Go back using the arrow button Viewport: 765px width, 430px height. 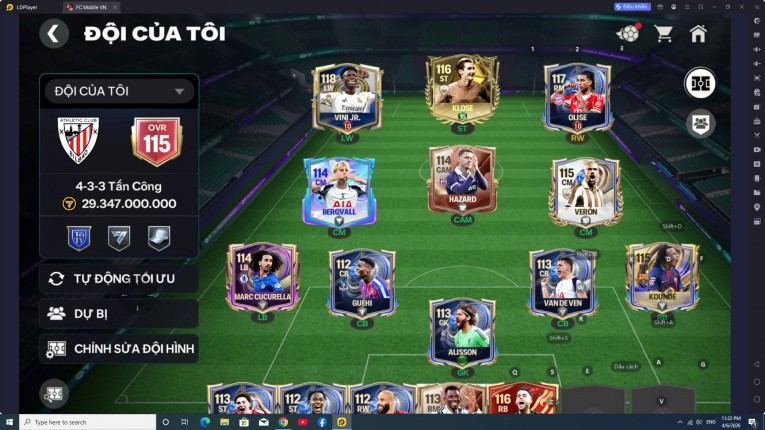[54, 34]
